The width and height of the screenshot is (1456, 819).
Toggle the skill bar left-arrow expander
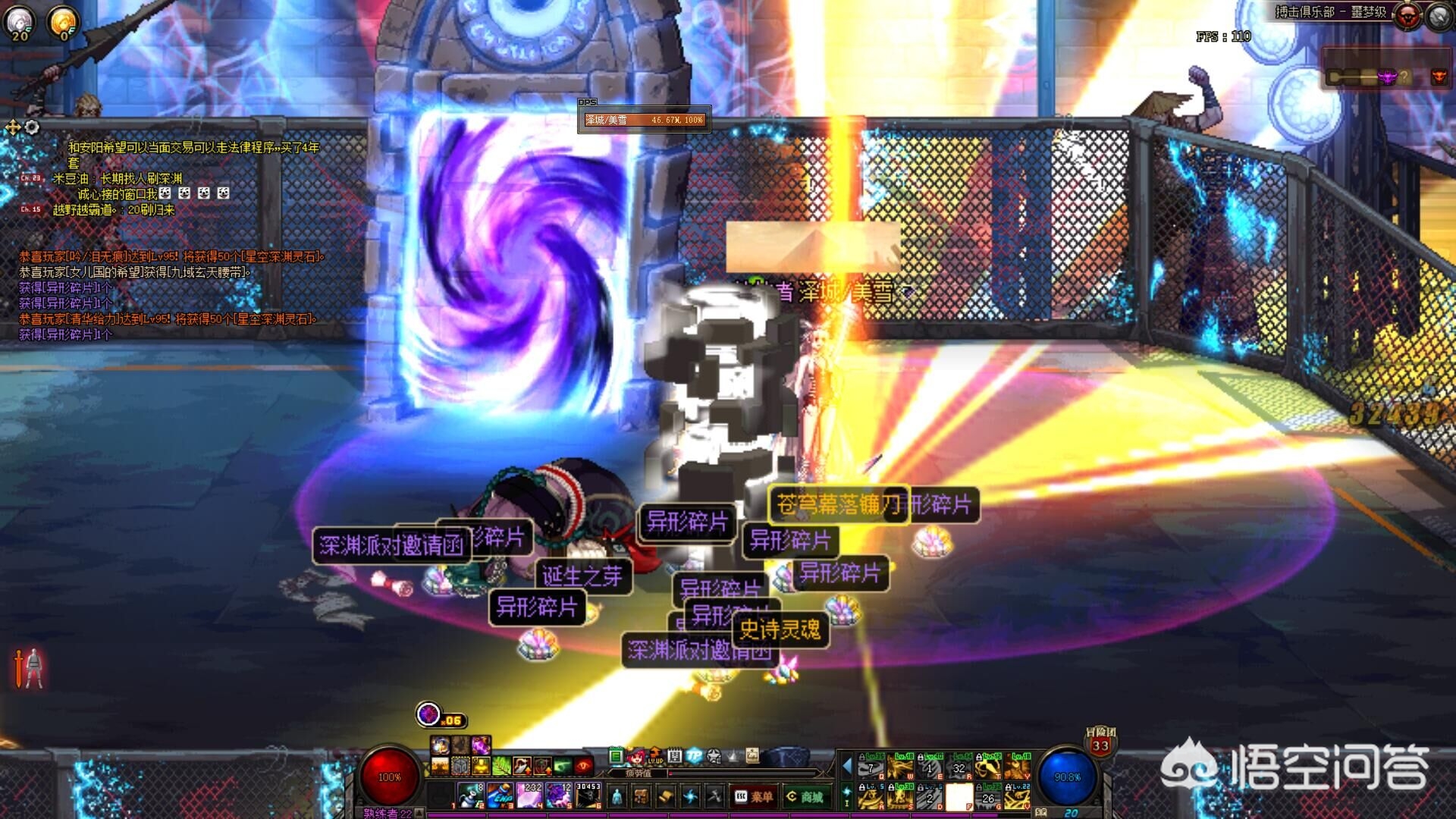[847, 767]
